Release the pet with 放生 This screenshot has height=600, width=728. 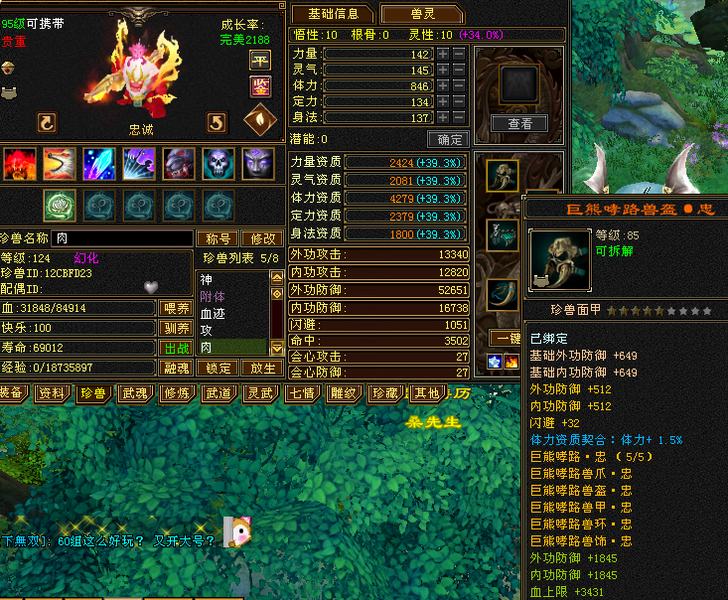pos(261,368)
